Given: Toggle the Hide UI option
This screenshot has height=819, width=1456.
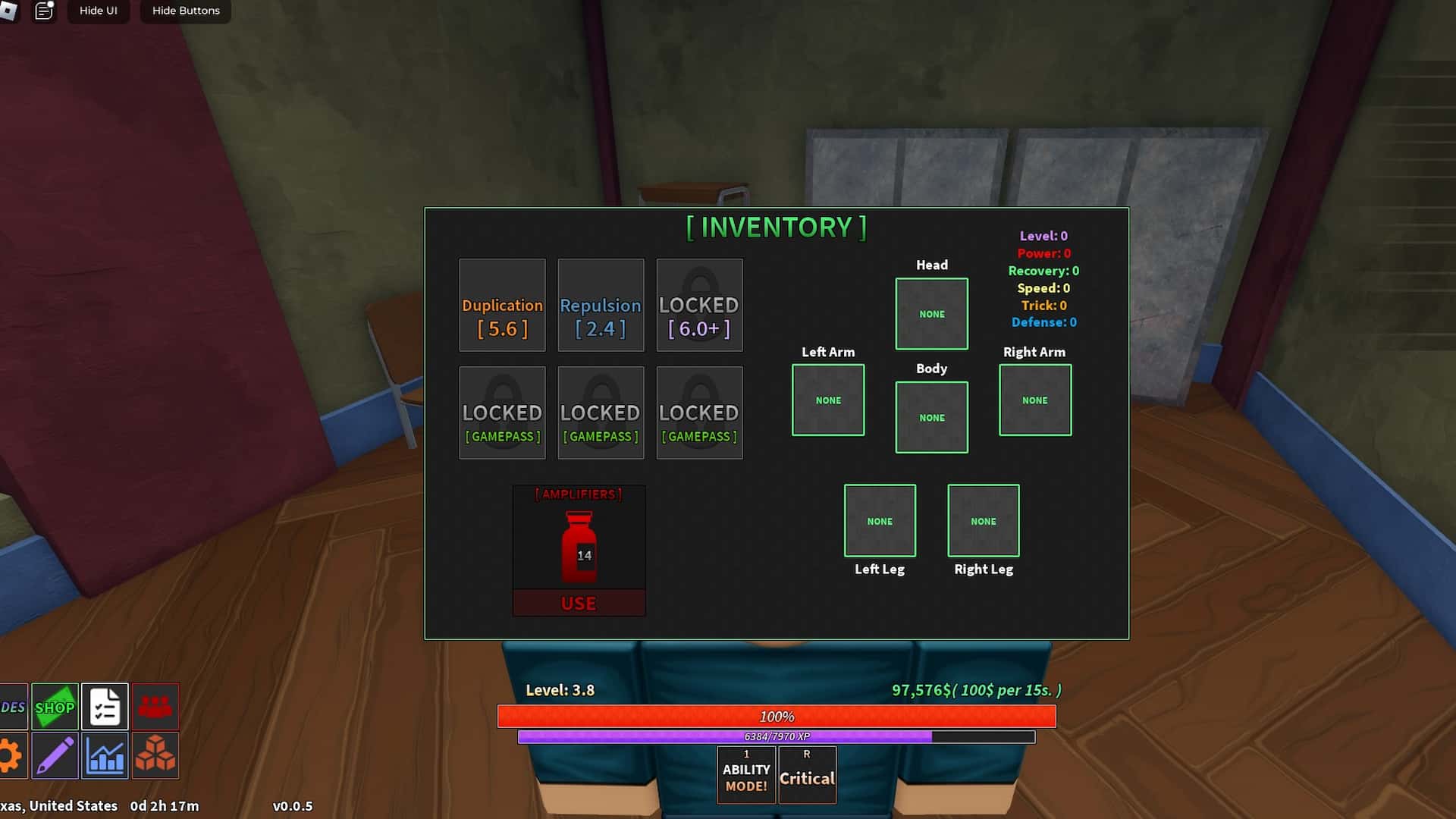Looking at the screenshot, I should click(x=98, y=11).
